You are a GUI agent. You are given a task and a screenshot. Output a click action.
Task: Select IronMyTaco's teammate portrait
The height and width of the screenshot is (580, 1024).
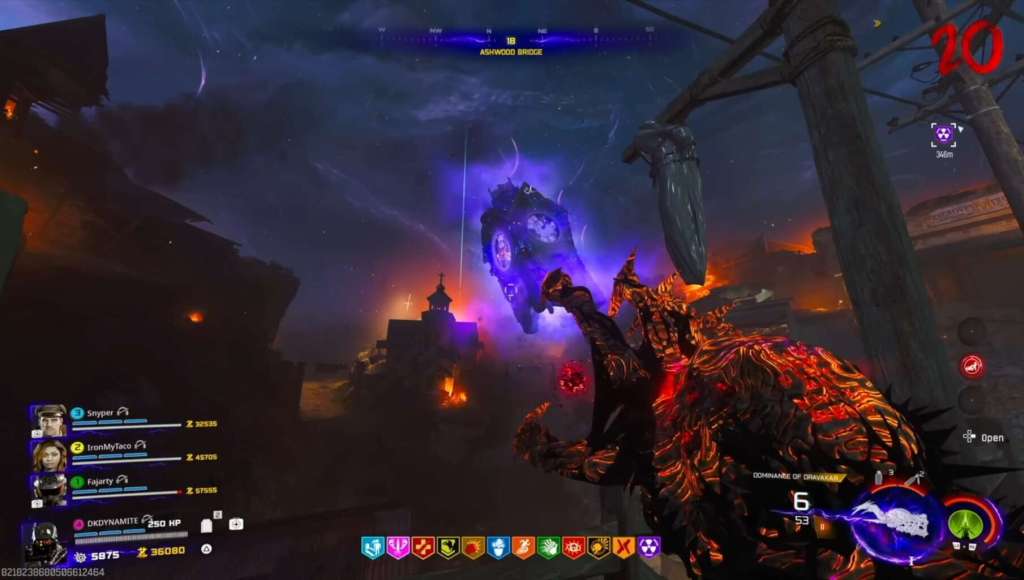pos(50,454)
